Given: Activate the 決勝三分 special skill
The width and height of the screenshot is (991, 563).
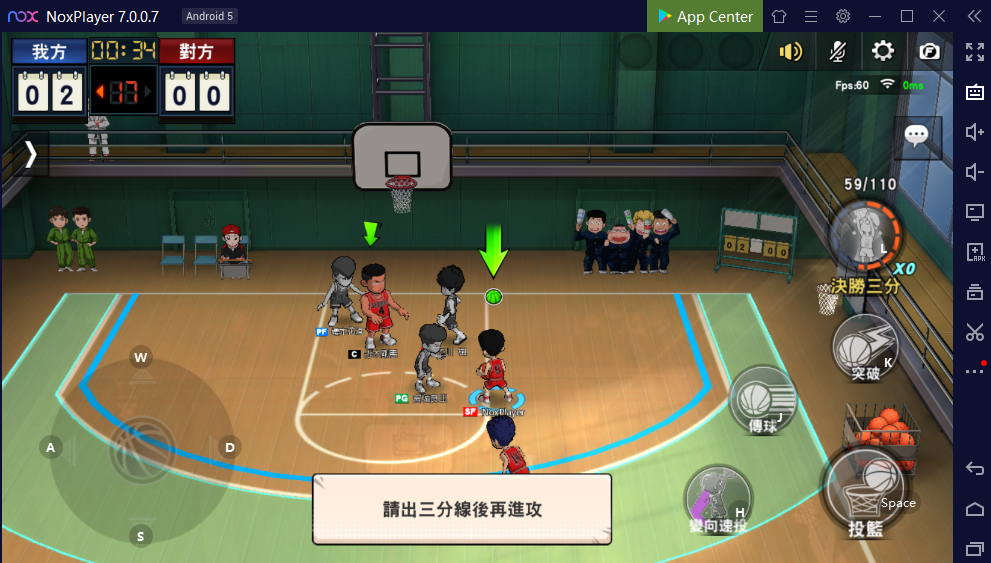Looking at the screenshot, I should pos(864,236).
